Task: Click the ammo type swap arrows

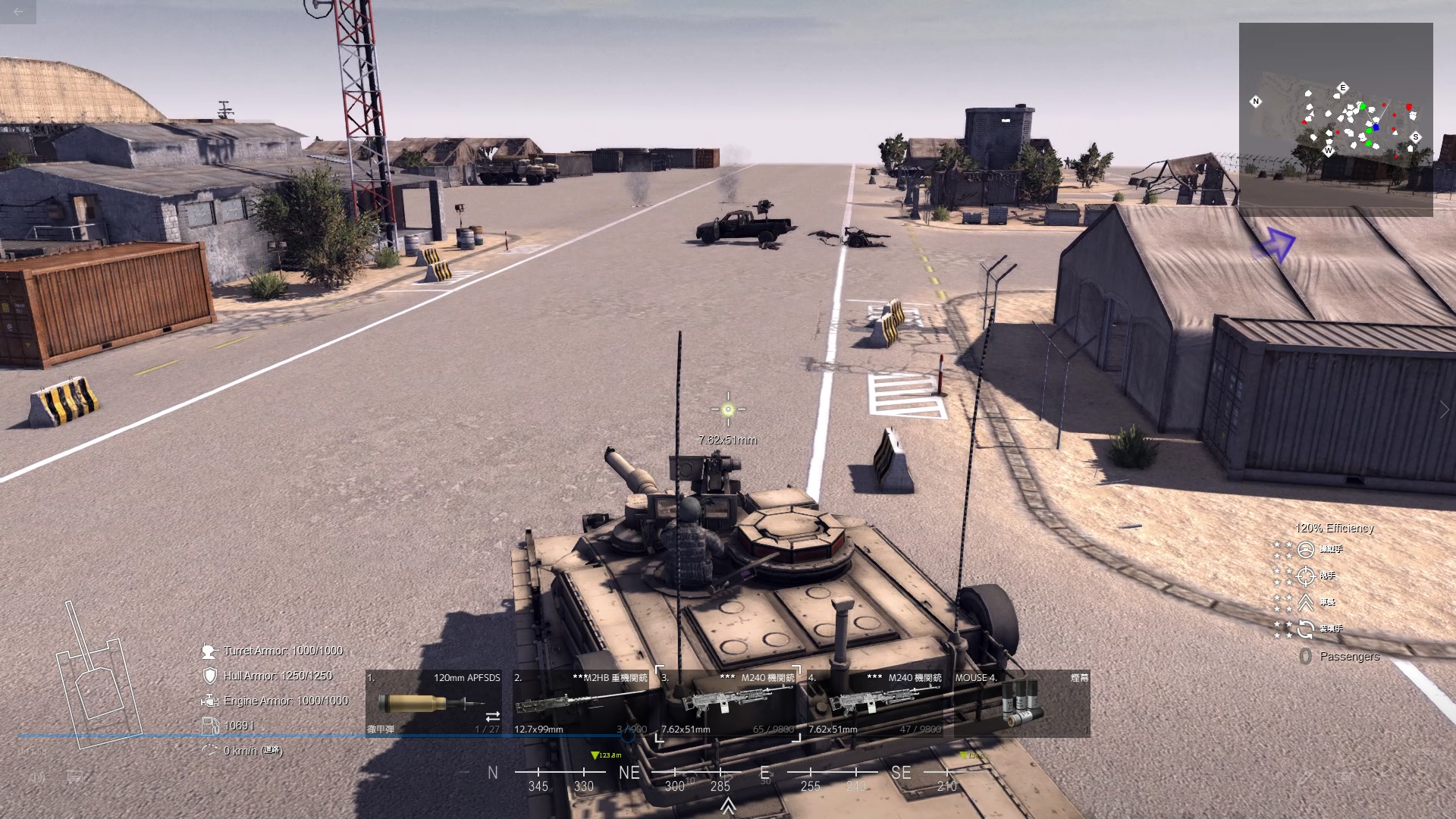Action: (492, 716)
